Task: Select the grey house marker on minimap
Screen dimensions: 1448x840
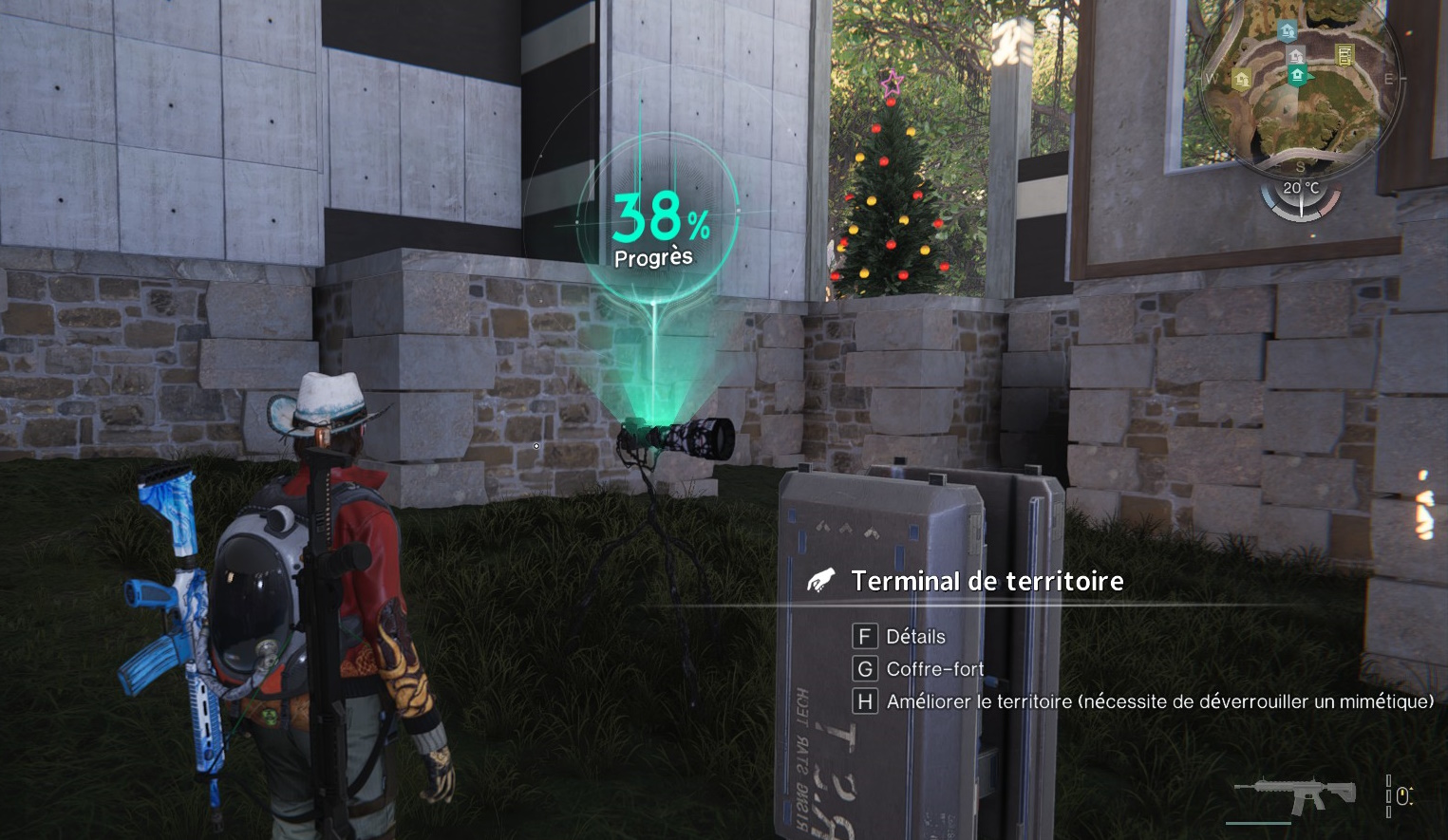Action: click(1295, 54)
